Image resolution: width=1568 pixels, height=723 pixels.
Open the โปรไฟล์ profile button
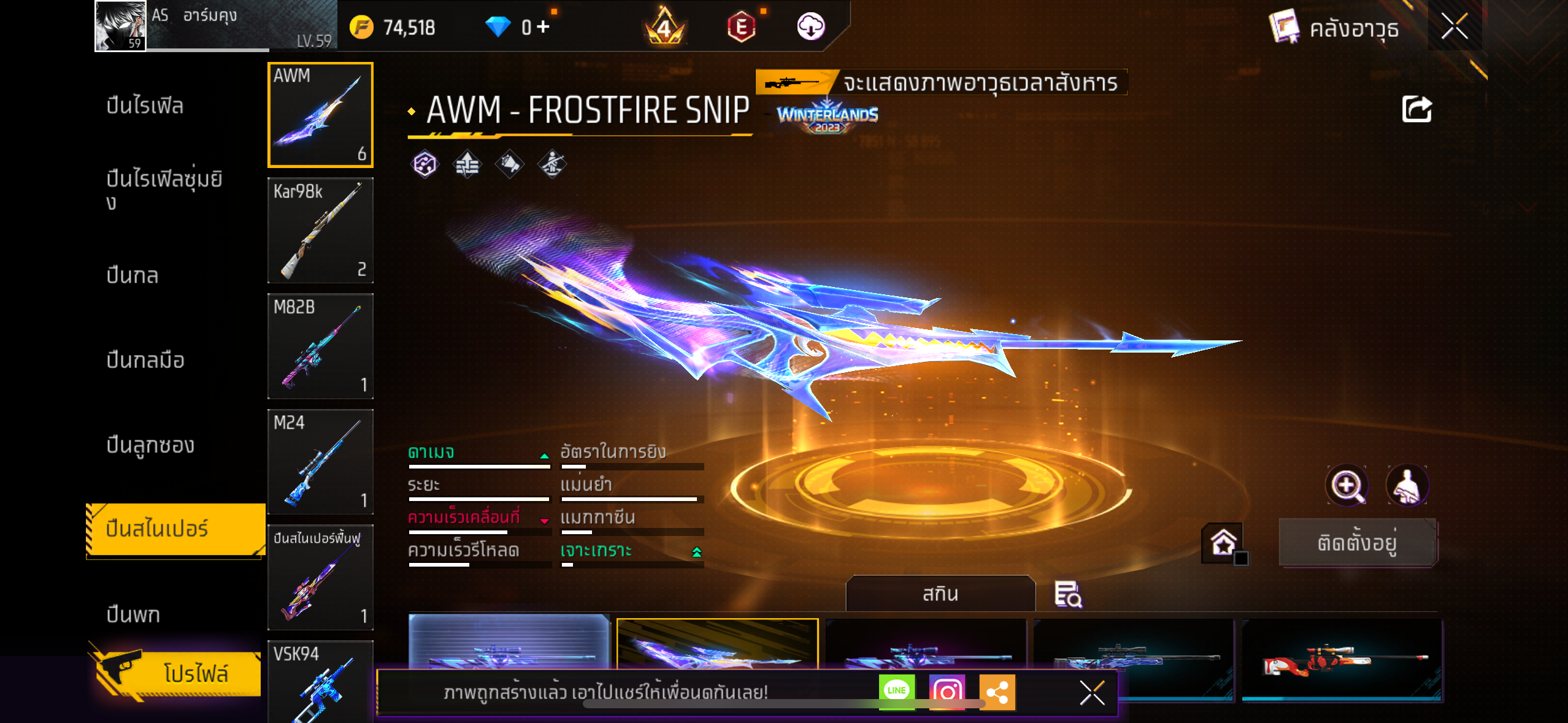pos(178,673)
